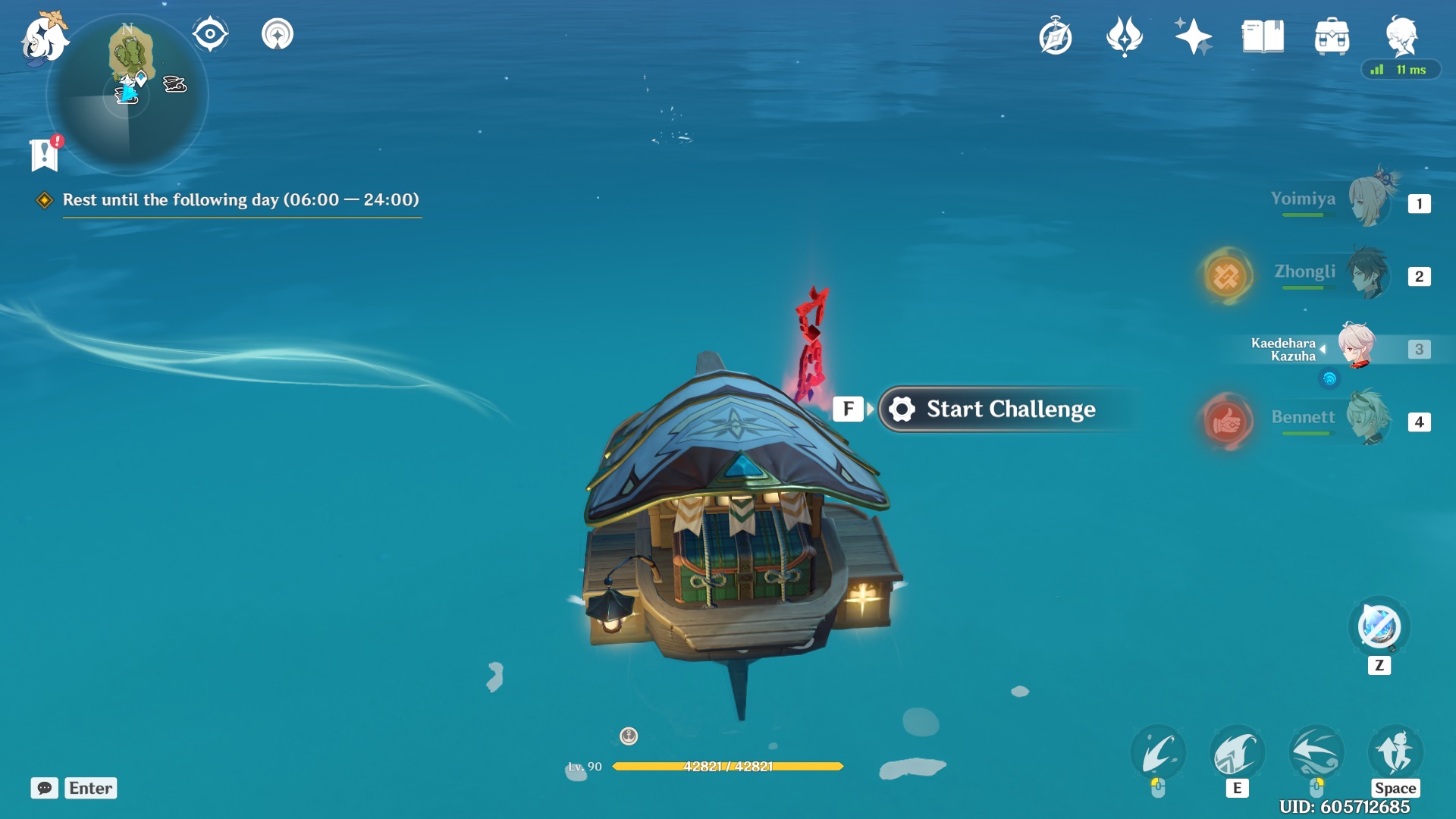
Task: Click the round signal icon beside the minimap
Action: coord(278,34)
